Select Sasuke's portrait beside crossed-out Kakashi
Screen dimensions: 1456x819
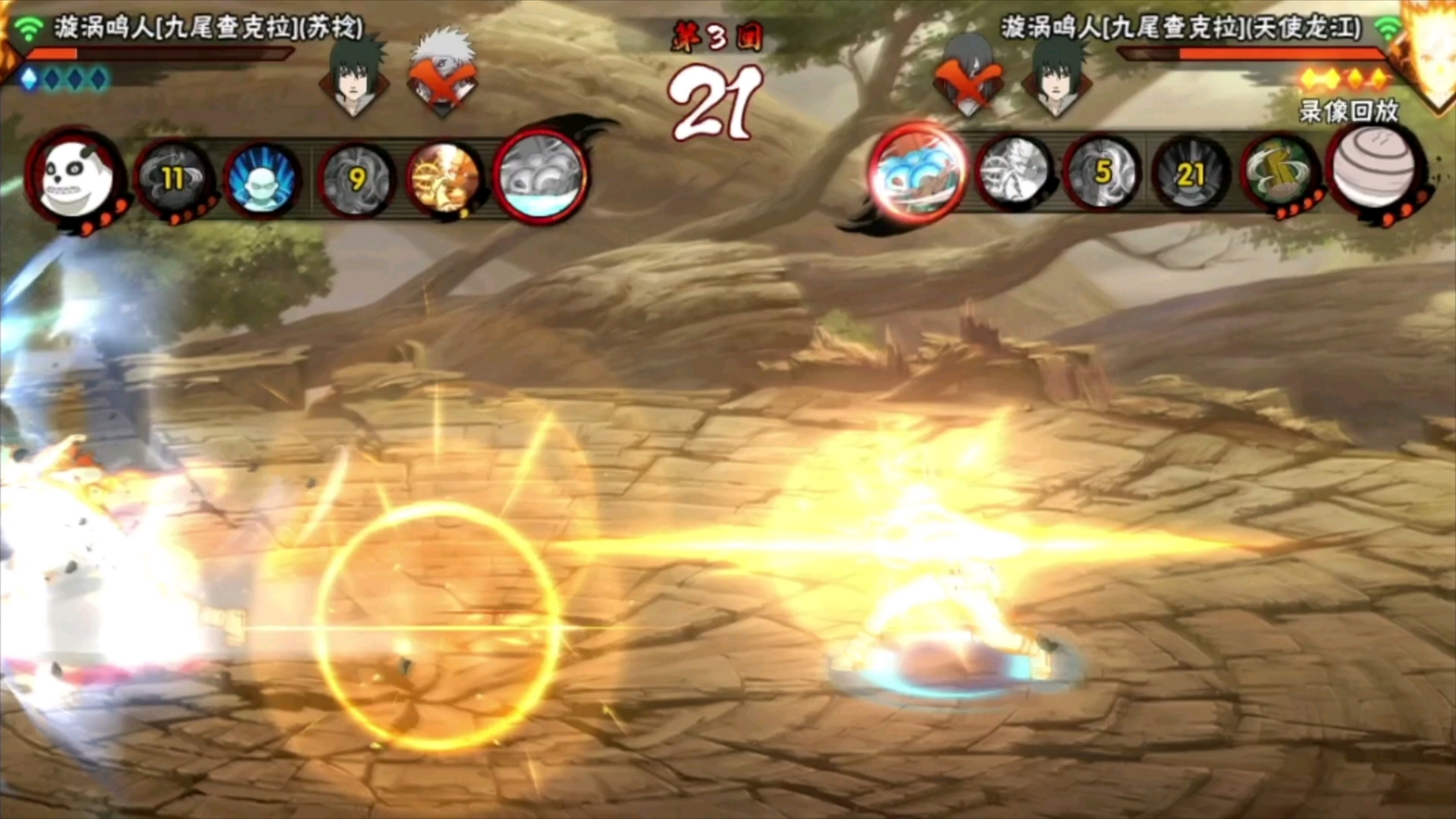353,74
